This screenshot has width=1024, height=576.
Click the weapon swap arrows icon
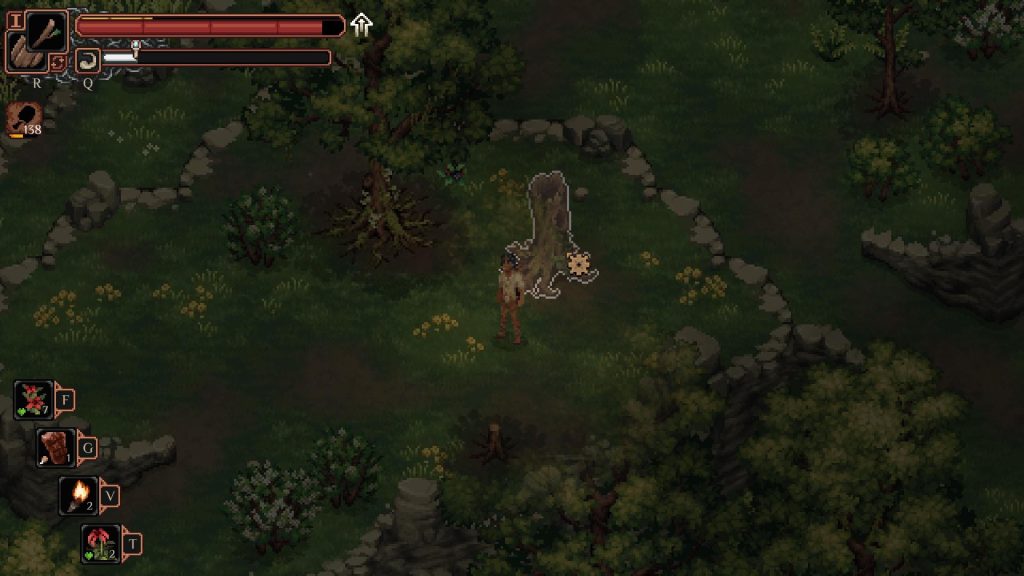(57, 62)
